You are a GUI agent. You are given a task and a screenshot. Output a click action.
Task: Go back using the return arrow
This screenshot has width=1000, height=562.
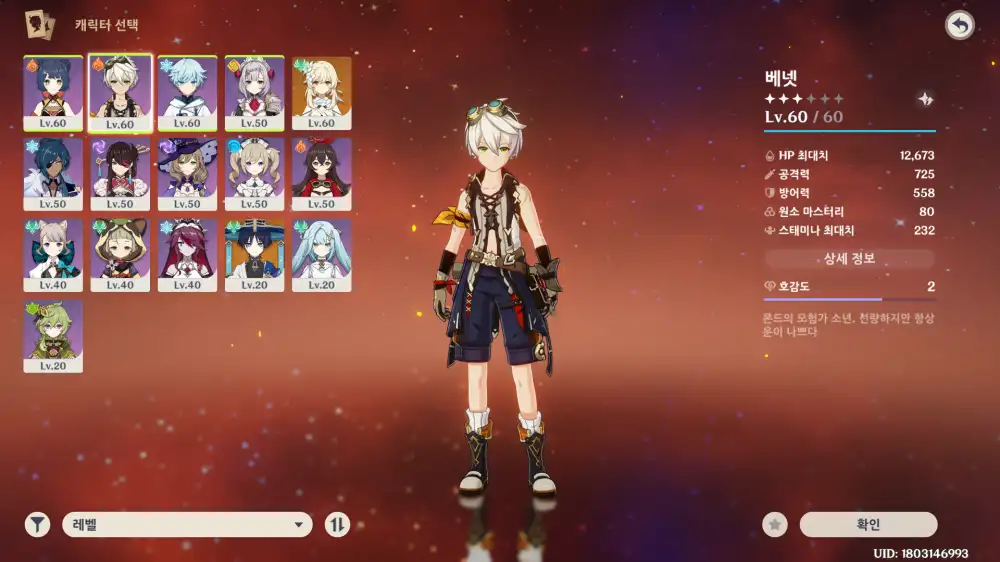tap(959, 26)
